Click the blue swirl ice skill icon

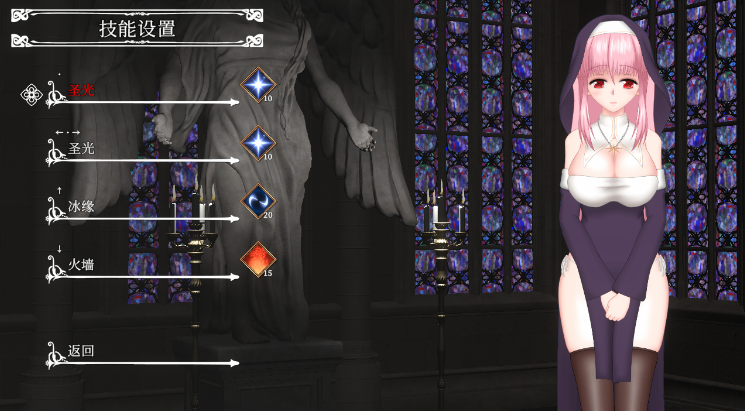258,201
